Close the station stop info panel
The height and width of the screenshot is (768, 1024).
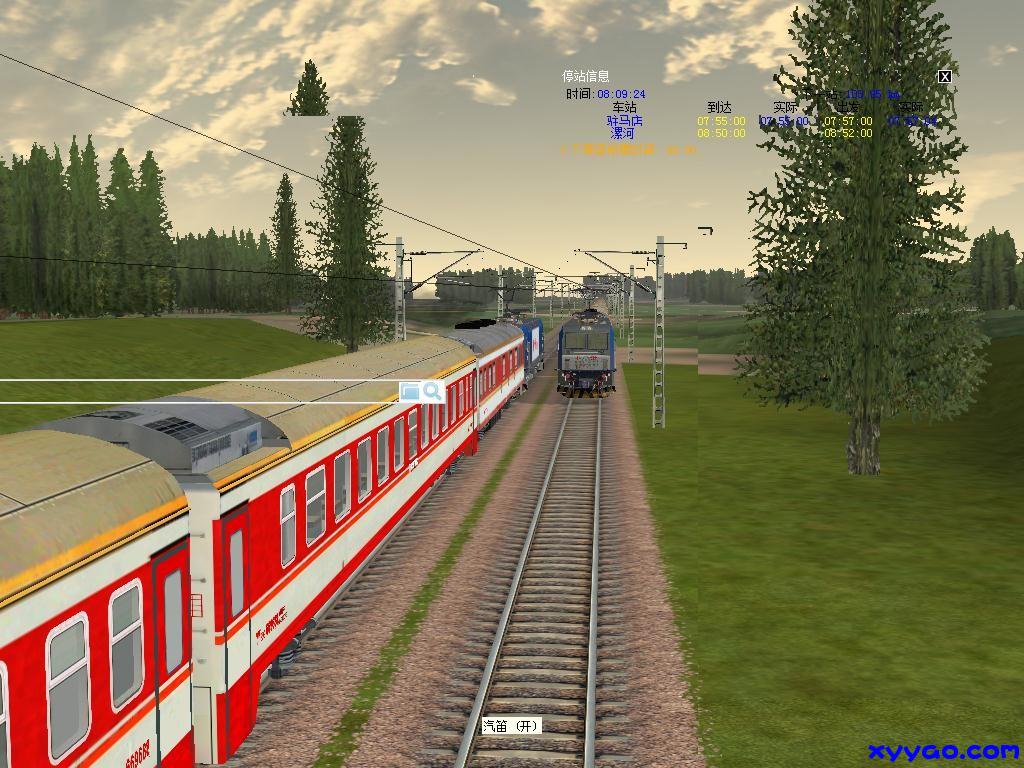[944, 76]
